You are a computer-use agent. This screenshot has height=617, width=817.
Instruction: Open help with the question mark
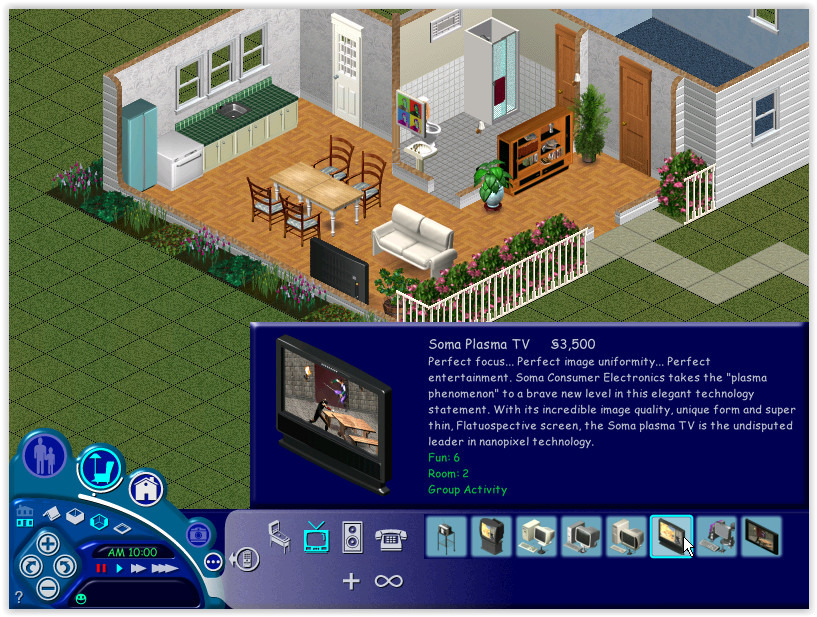point(19,597)
